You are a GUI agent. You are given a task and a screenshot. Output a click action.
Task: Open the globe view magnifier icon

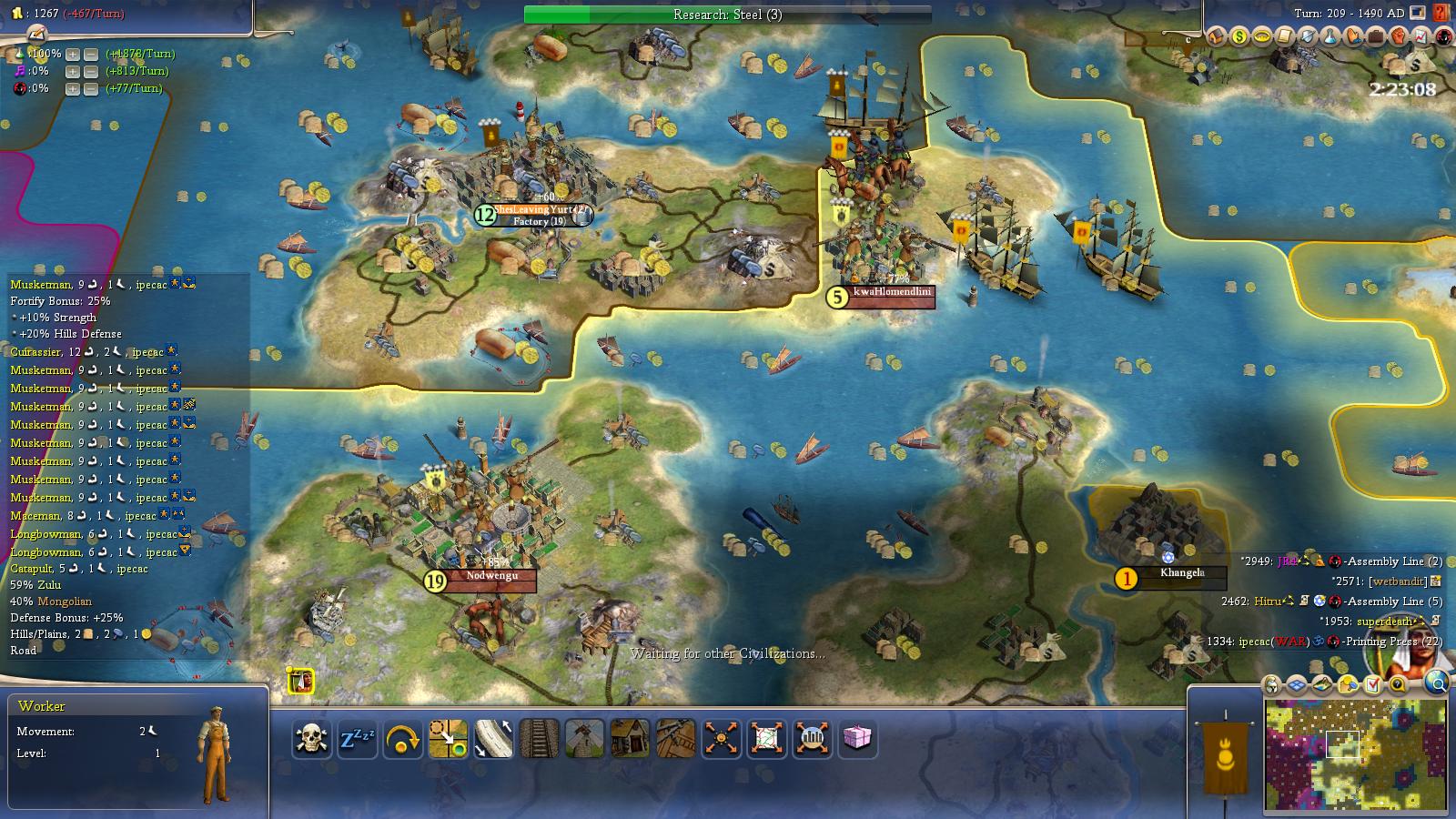tap(1436, 684)
